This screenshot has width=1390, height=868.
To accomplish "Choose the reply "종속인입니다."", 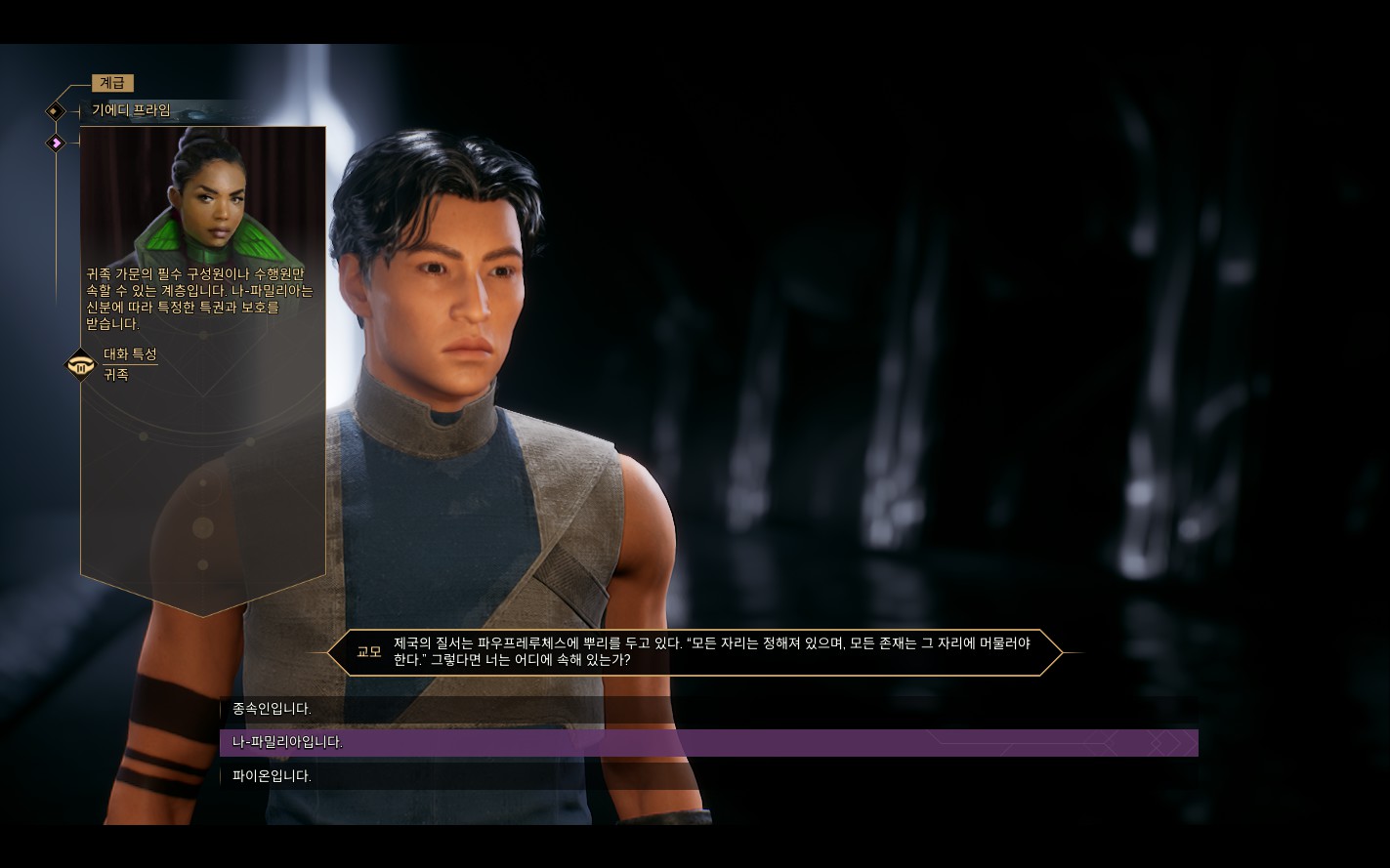I will coord(273,709).
